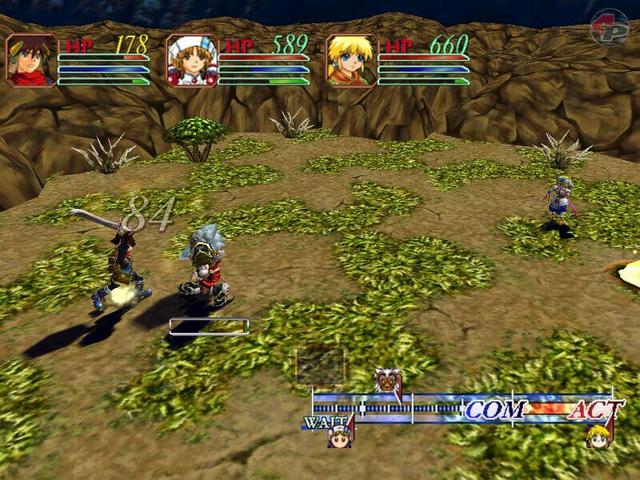Click the COM section of the turn gauge
This screenshot has height=480, width=640.
tap(495, 408)
